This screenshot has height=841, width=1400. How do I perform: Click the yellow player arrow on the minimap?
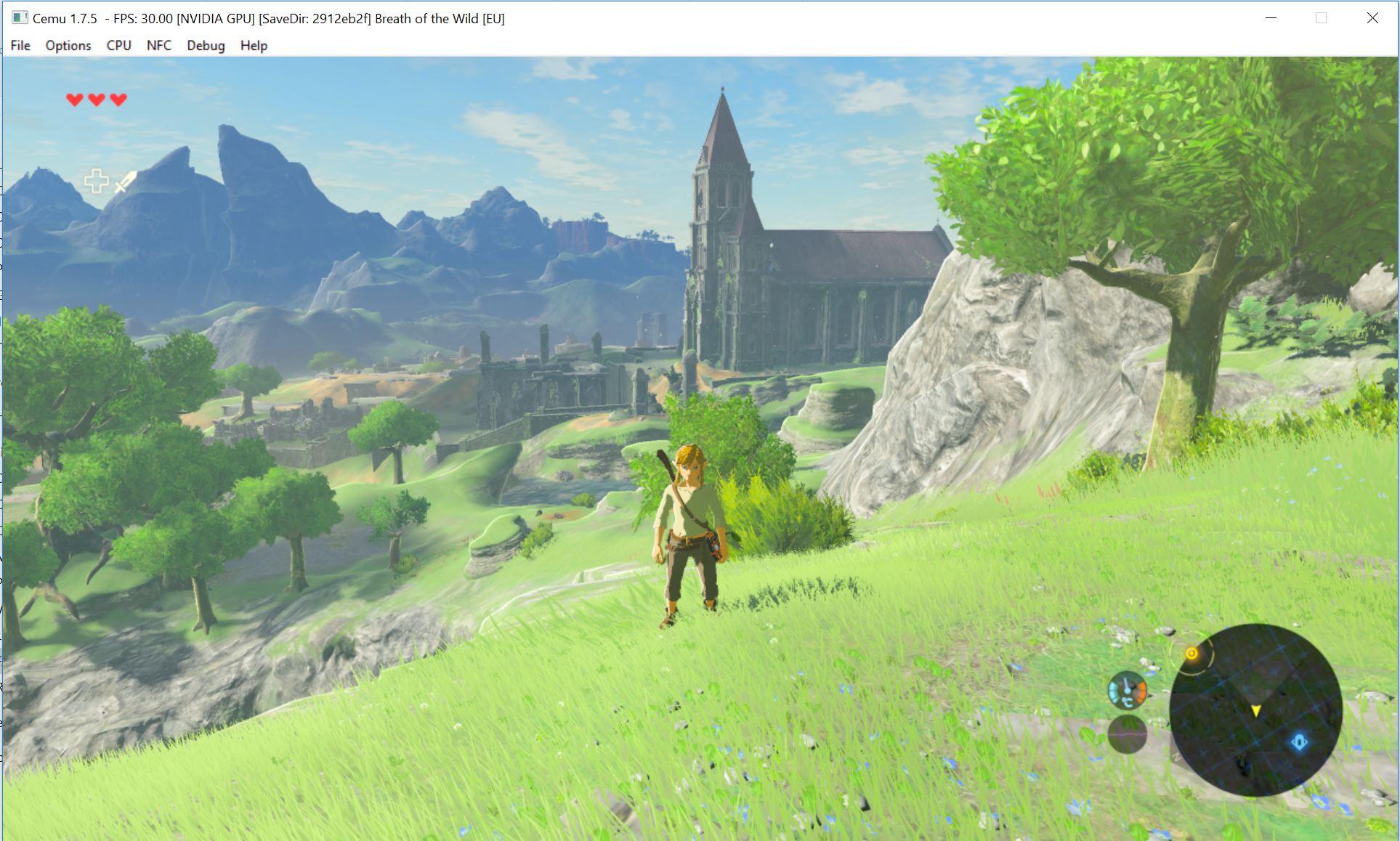click(x=1255, y=710)
